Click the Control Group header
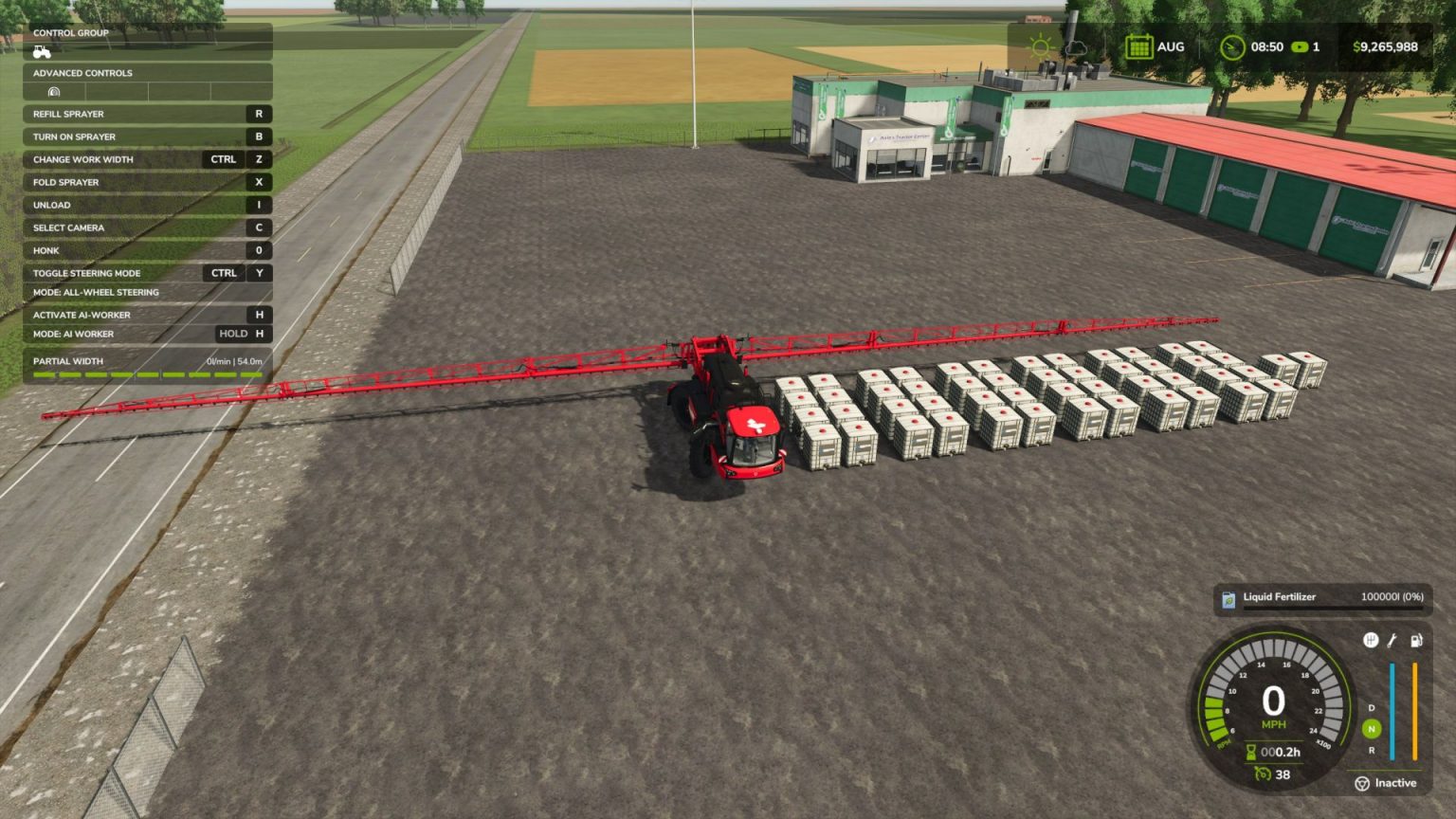 click(73, 32)
